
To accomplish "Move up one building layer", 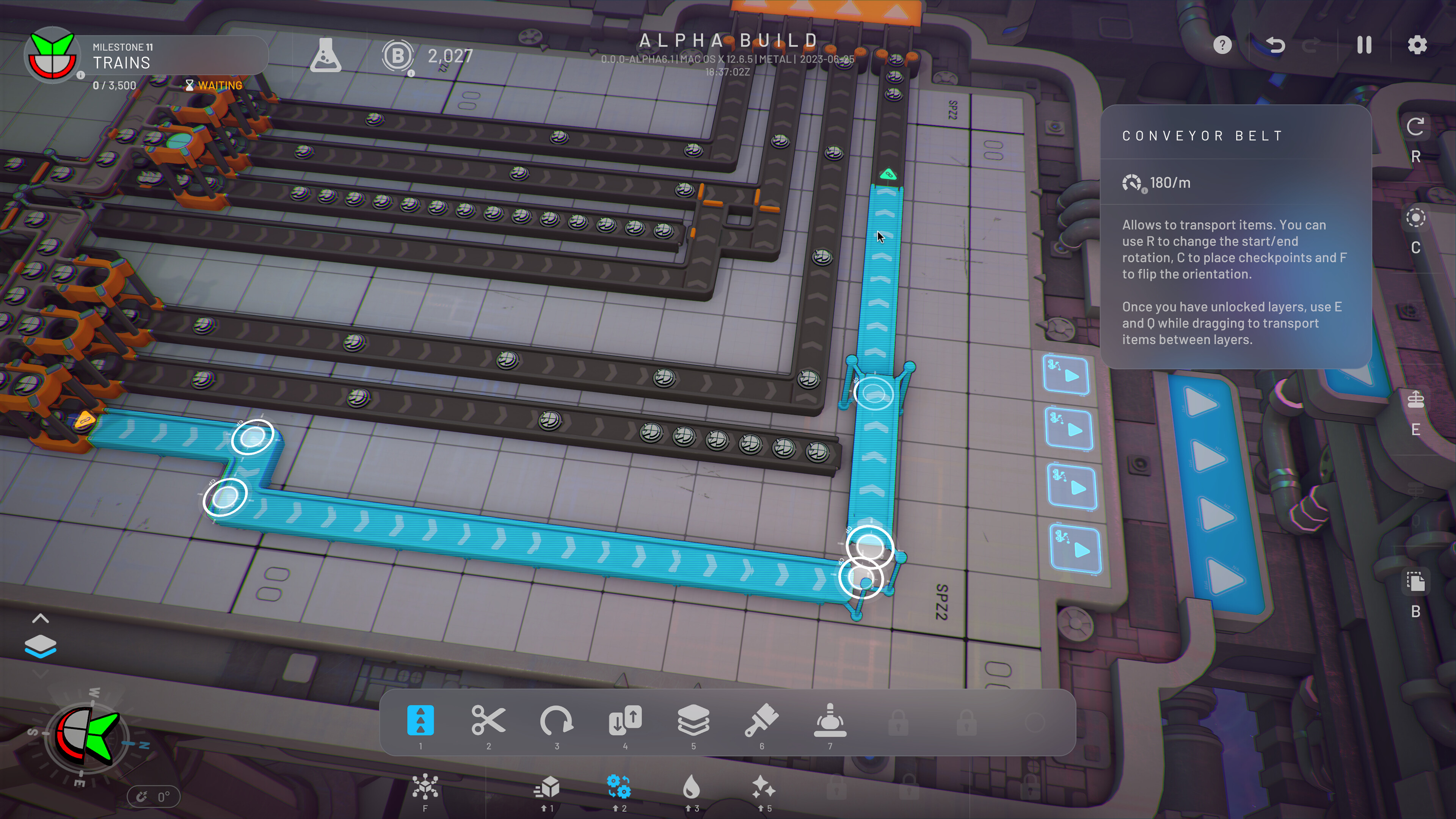I will [x=40, y=618].
